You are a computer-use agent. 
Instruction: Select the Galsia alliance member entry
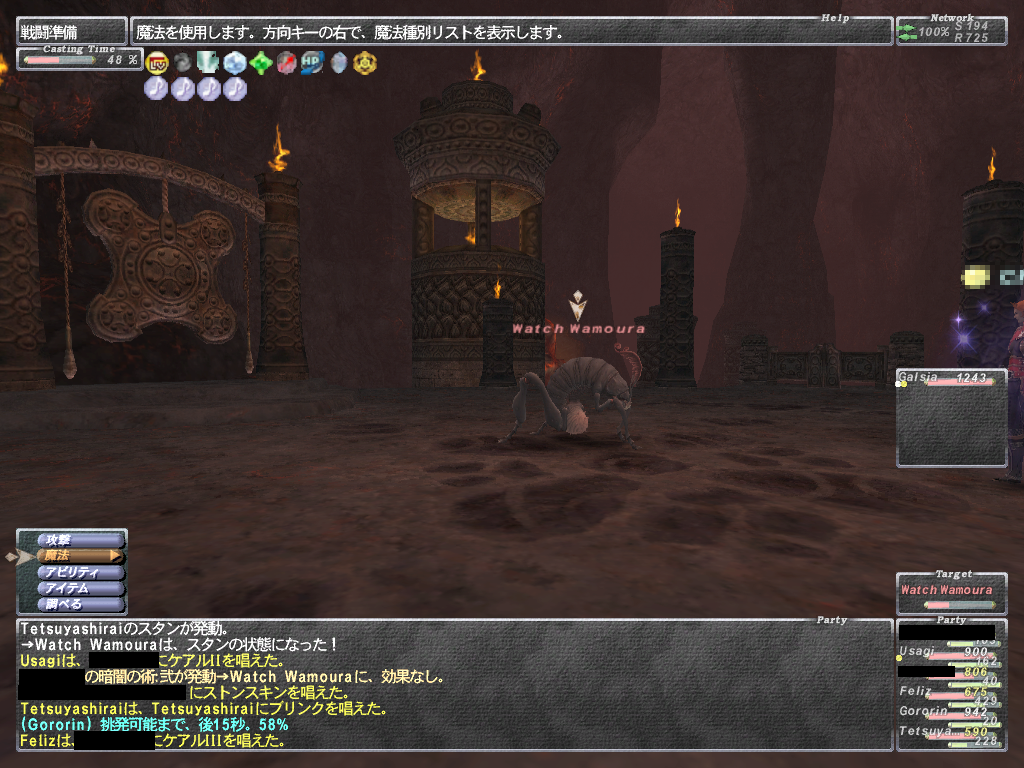950,379
